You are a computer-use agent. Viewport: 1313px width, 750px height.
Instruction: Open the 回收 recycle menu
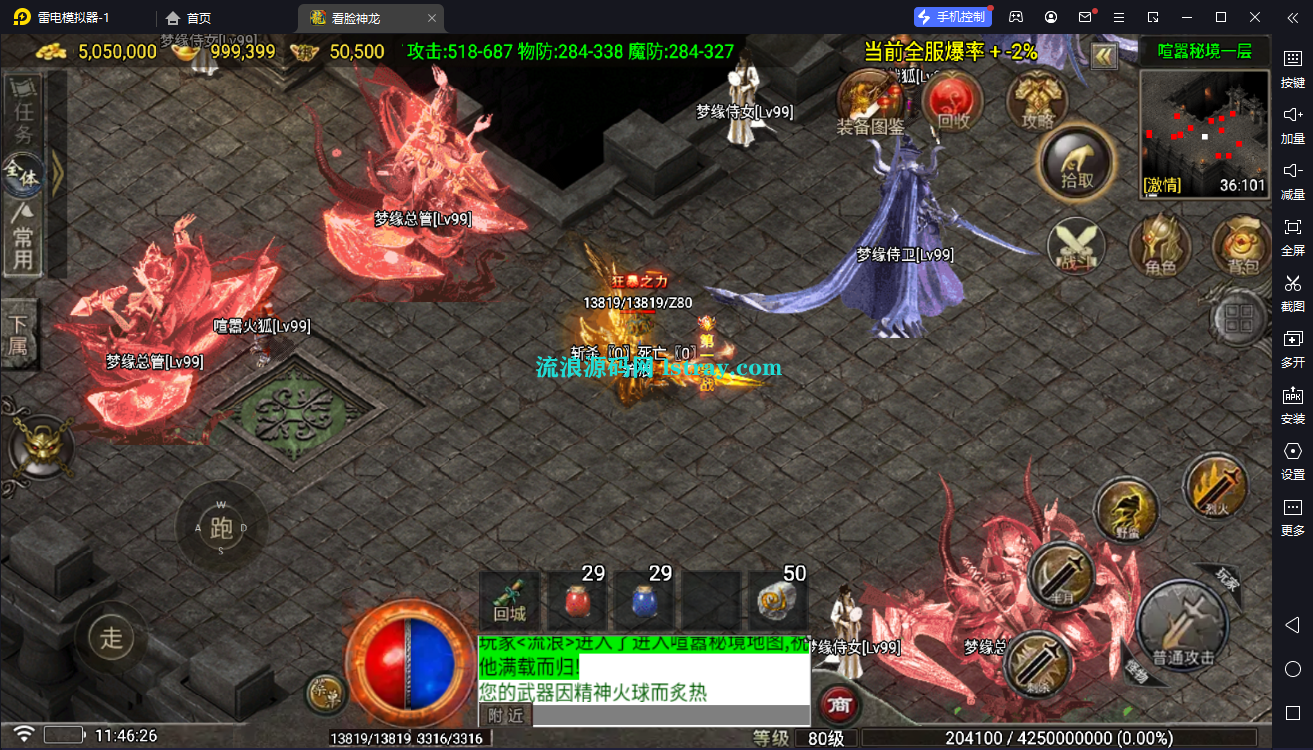953,101
